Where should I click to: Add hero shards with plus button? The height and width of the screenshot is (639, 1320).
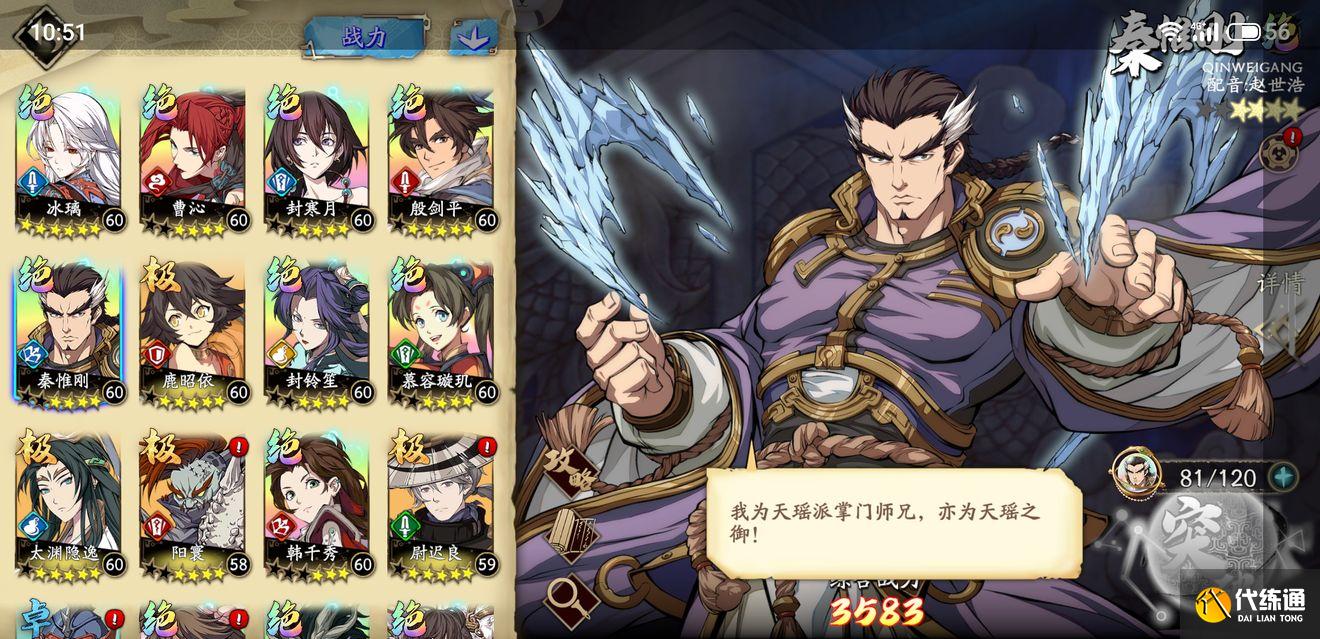click(x=1283, y=477)
